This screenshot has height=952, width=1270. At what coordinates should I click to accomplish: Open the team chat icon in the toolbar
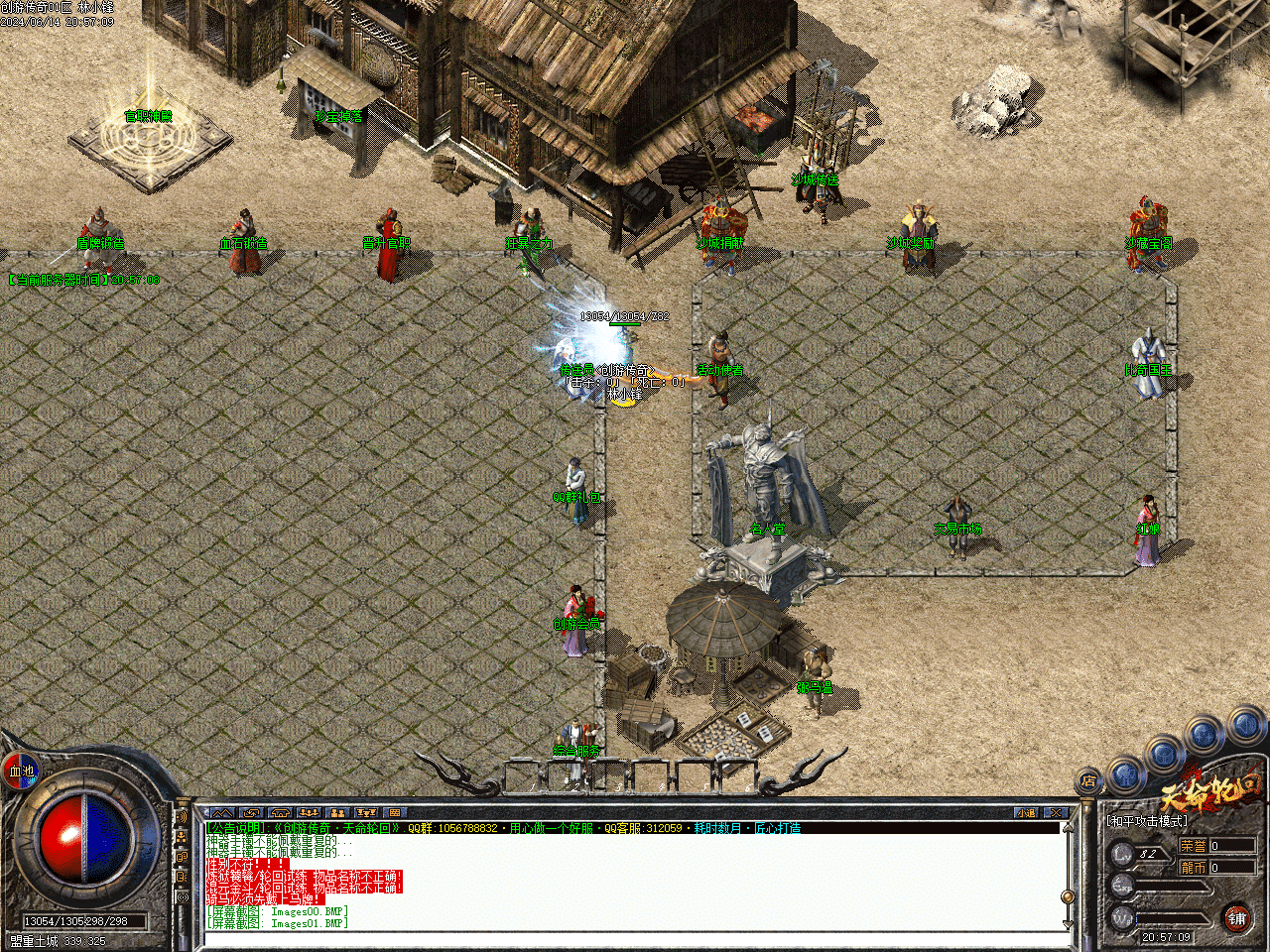point(309,810)
